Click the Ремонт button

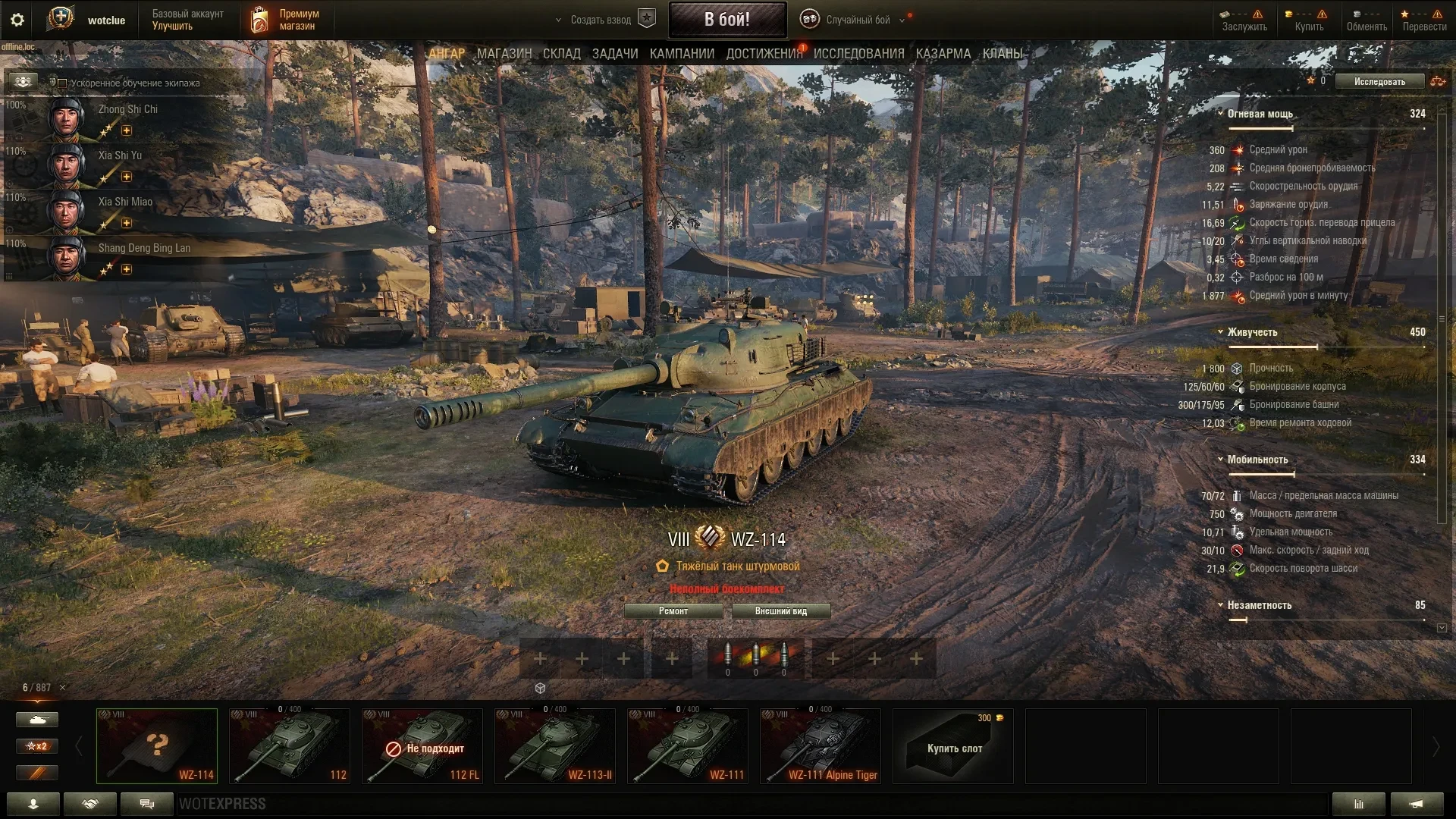pyautogui.click(x=673, y=611)
